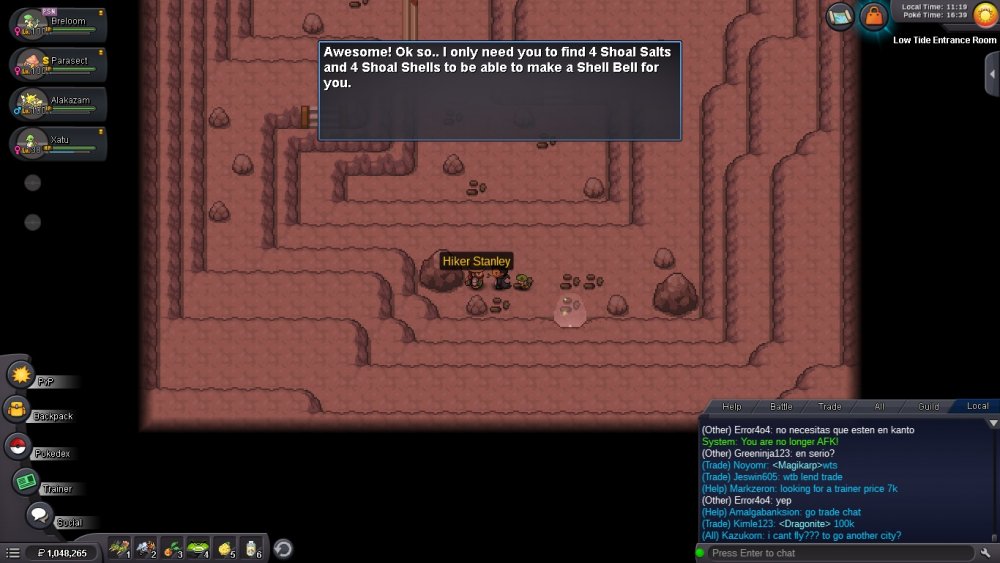Use hotbar item in slot 4
The image size is (1000, 563).
tap(198, 548)
